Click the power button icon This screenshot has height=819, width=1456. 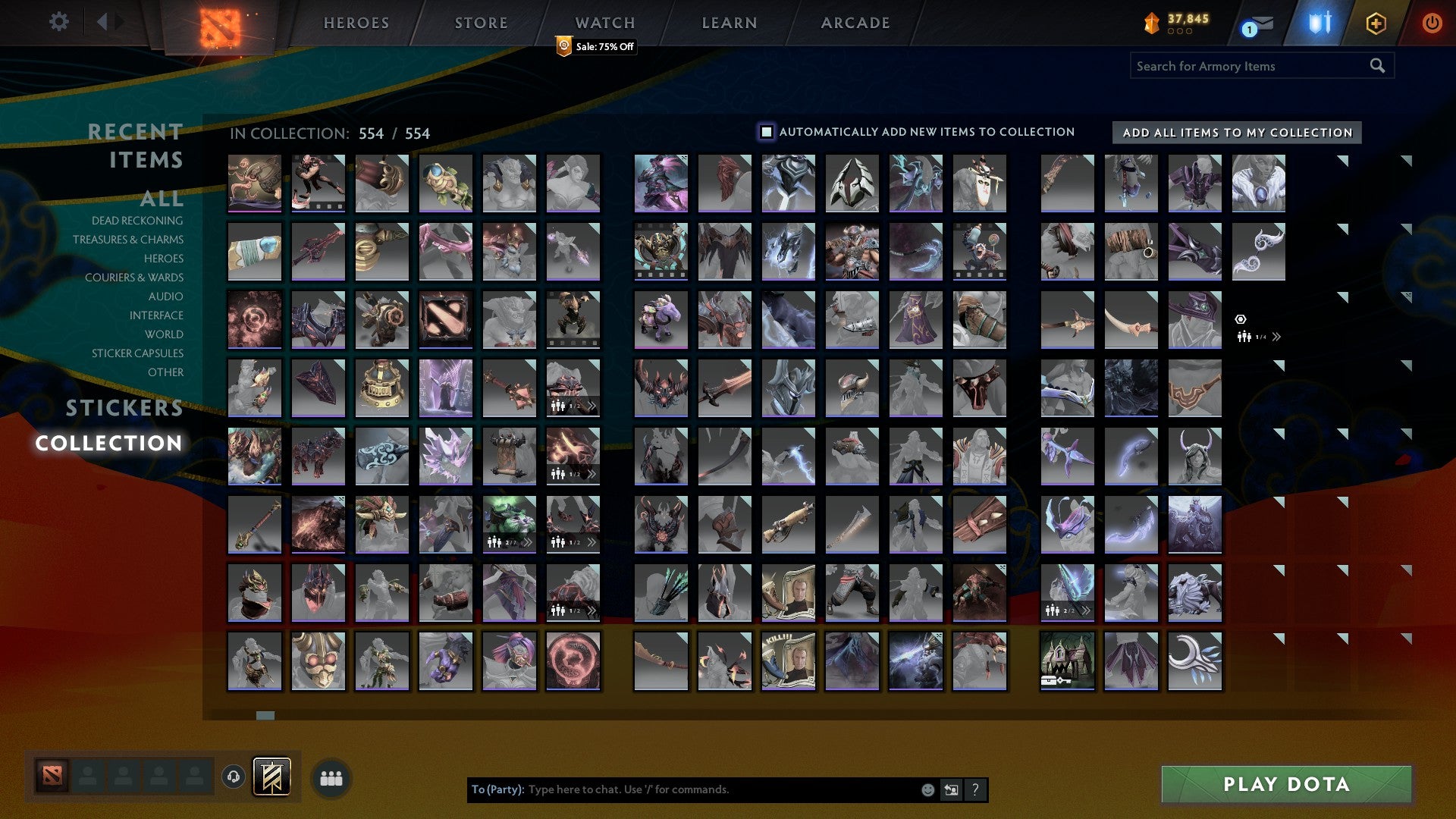click(x=1432, y=22)
